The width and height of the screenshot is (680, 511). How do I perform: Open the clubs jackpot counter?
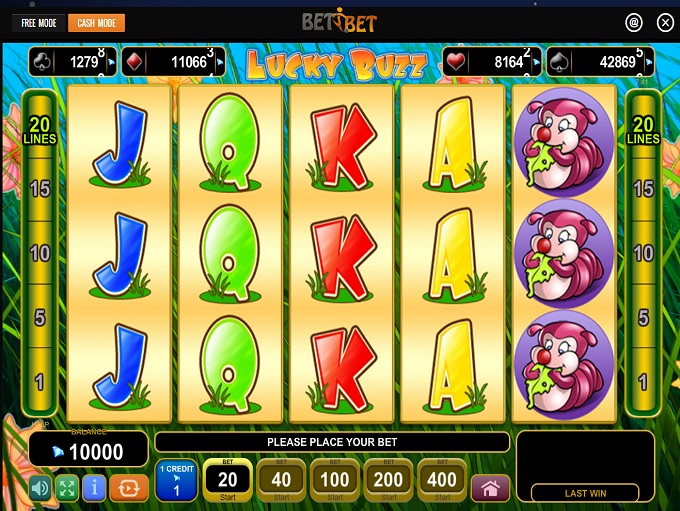[73, 62]
